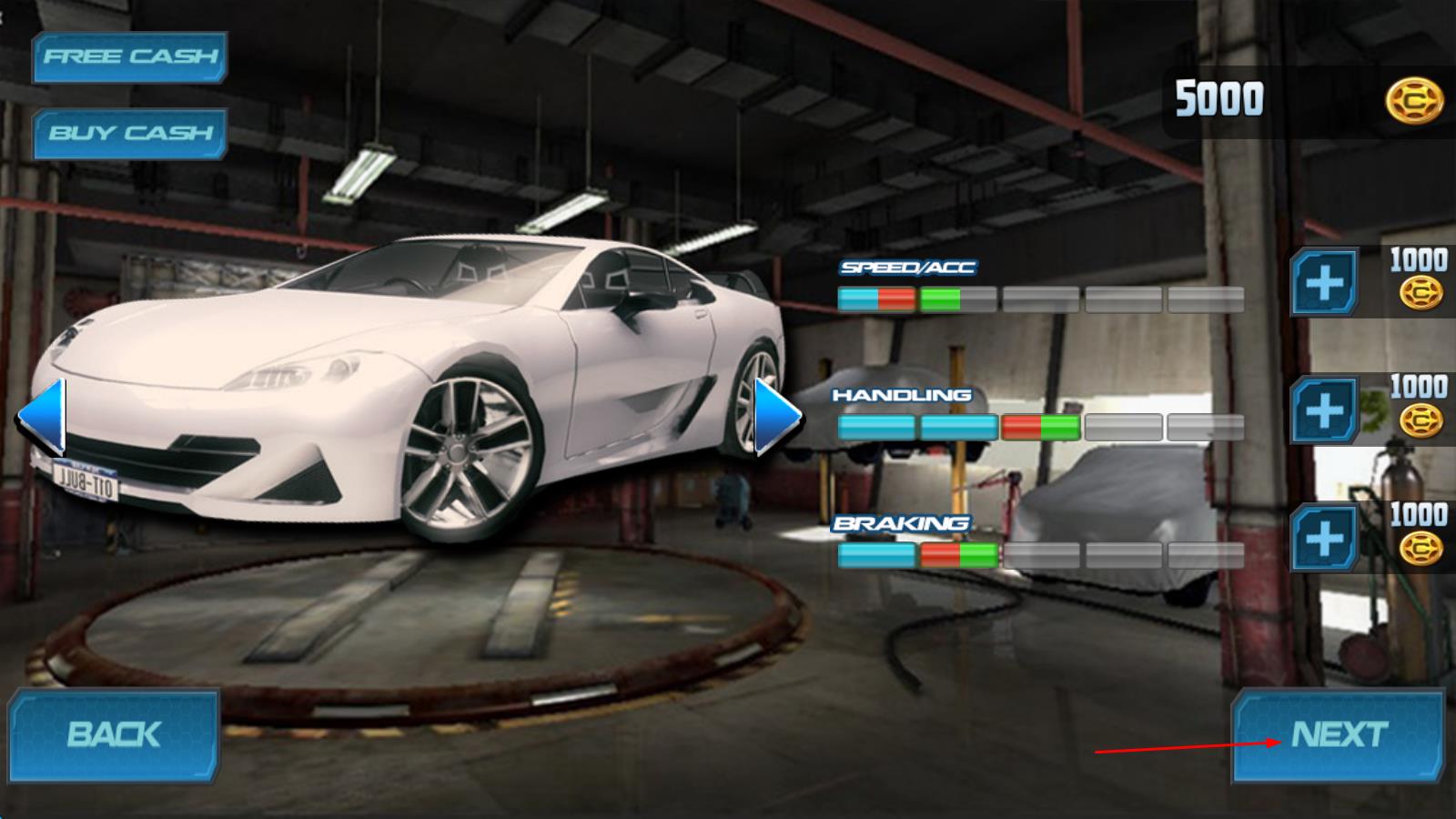1456x819 pixels.
Task: Upgrade Speed/Acc with its plus button
Action: pyautogui.click(x=1324, y=283)
